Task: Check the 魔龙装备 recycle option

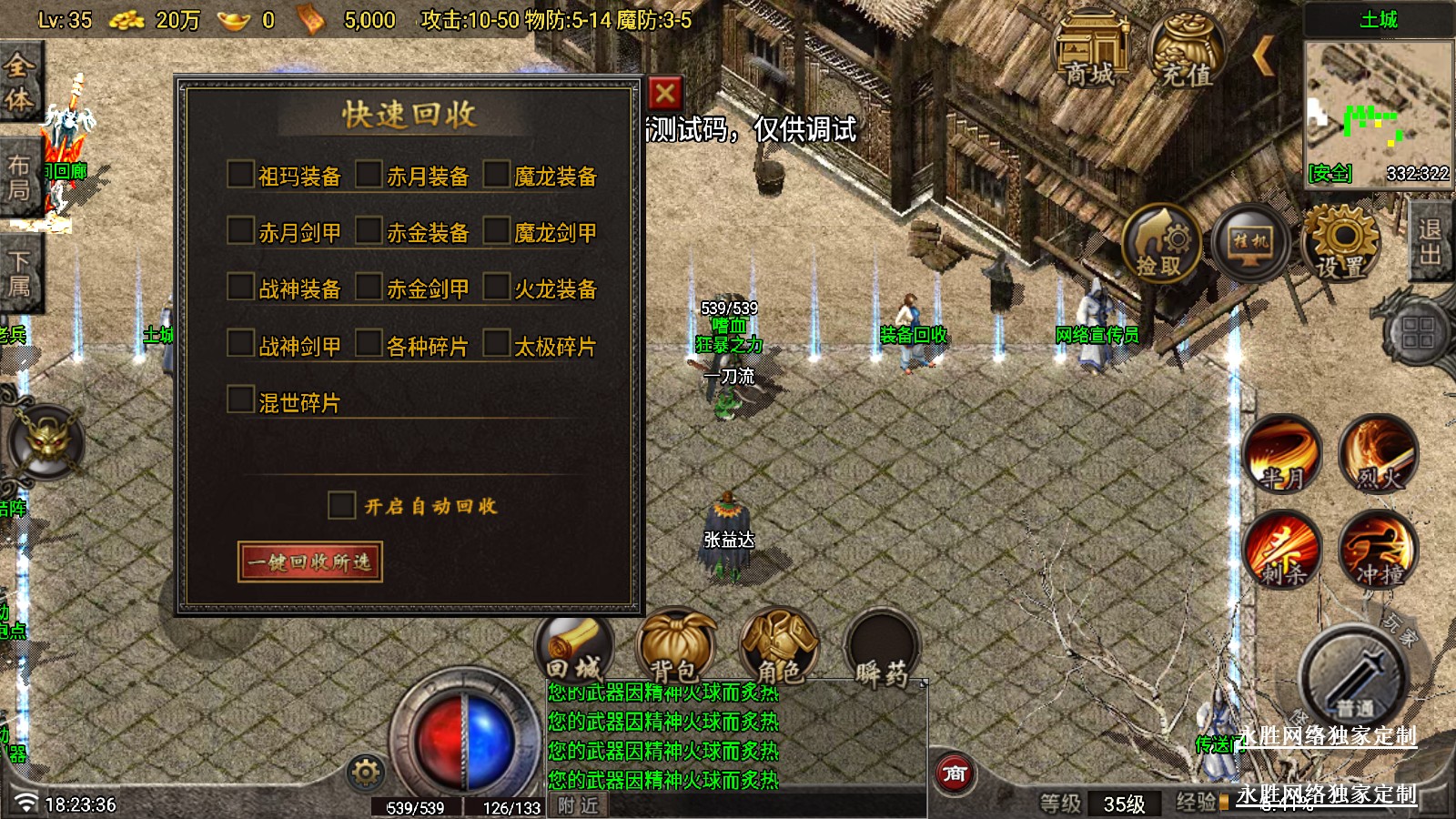Action: pos(496,175)
